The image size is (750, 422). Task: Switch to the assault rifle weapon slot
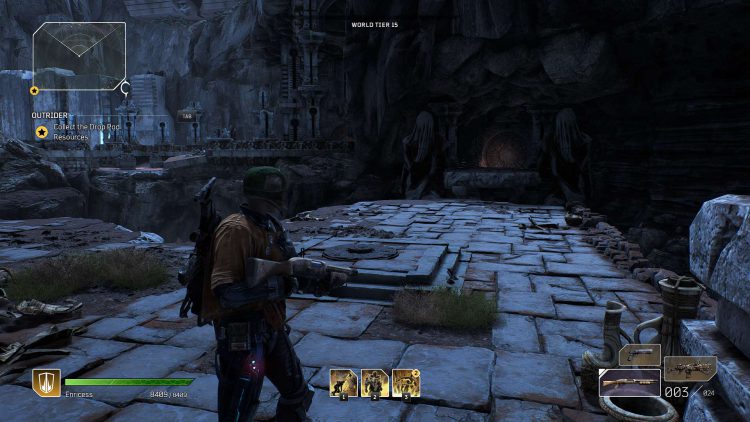point(690,367)
